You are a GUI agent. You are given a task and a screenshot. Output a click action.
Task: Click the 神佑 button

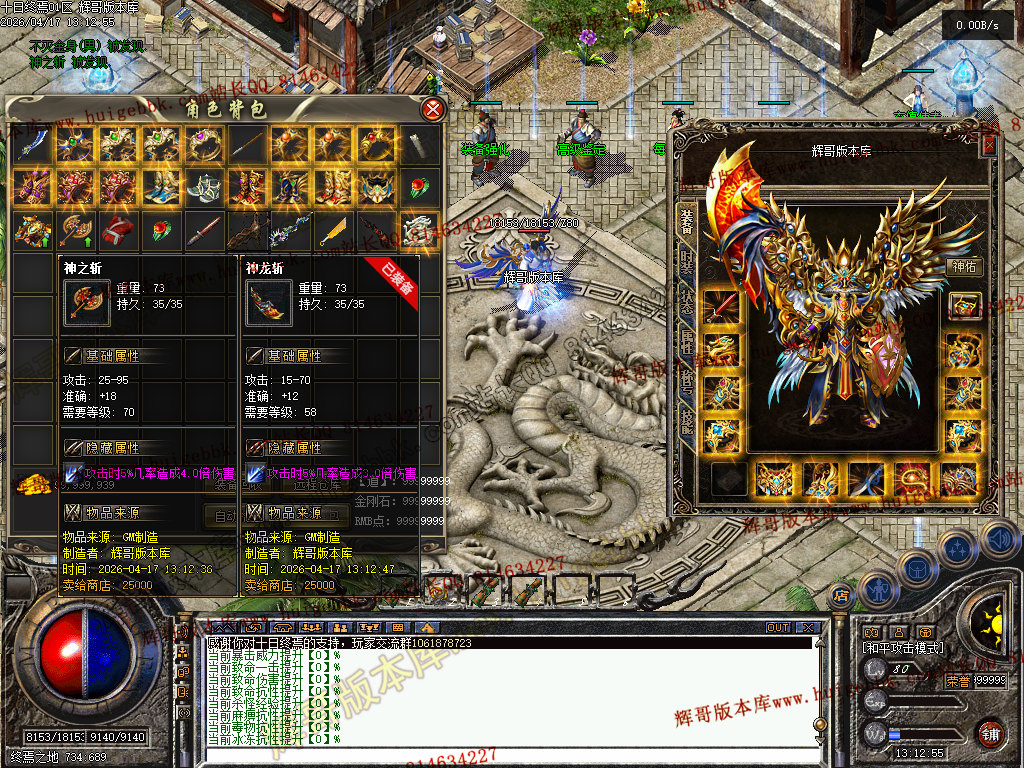[964, 268]
